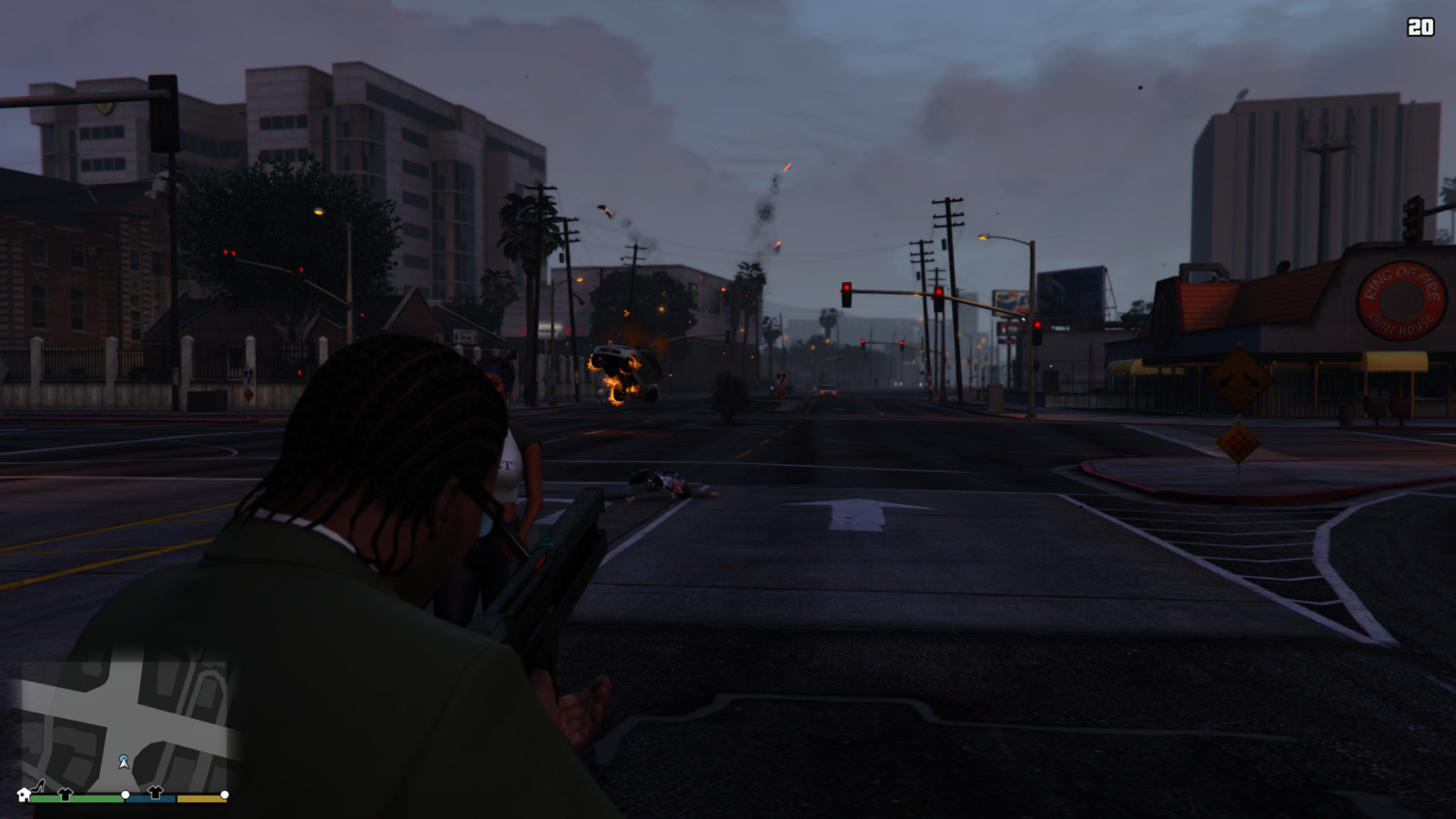The height and width of the screenshot is (819, 1456).
Task: Click the shirt blip next to the high heel
Action: click(65, 794)
